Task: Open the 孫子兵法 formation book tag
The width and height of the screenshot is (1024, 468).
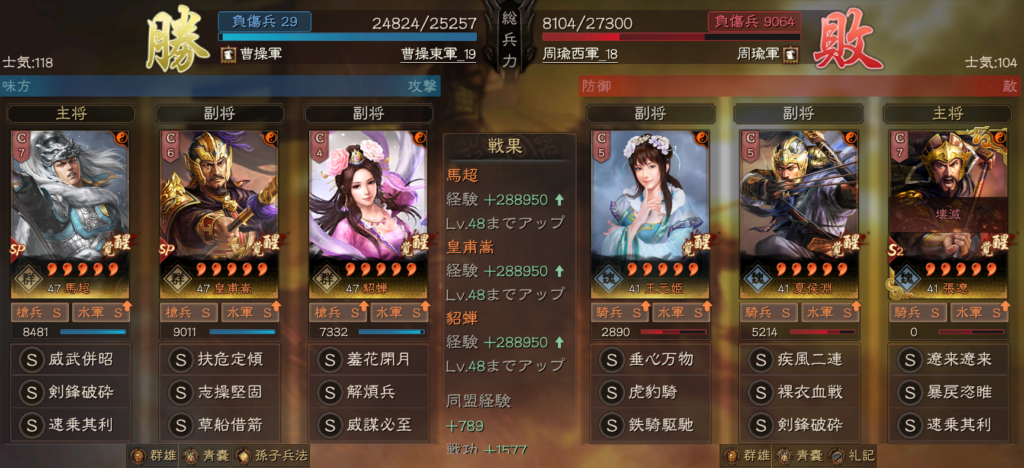Action: (x=273, y=455)
